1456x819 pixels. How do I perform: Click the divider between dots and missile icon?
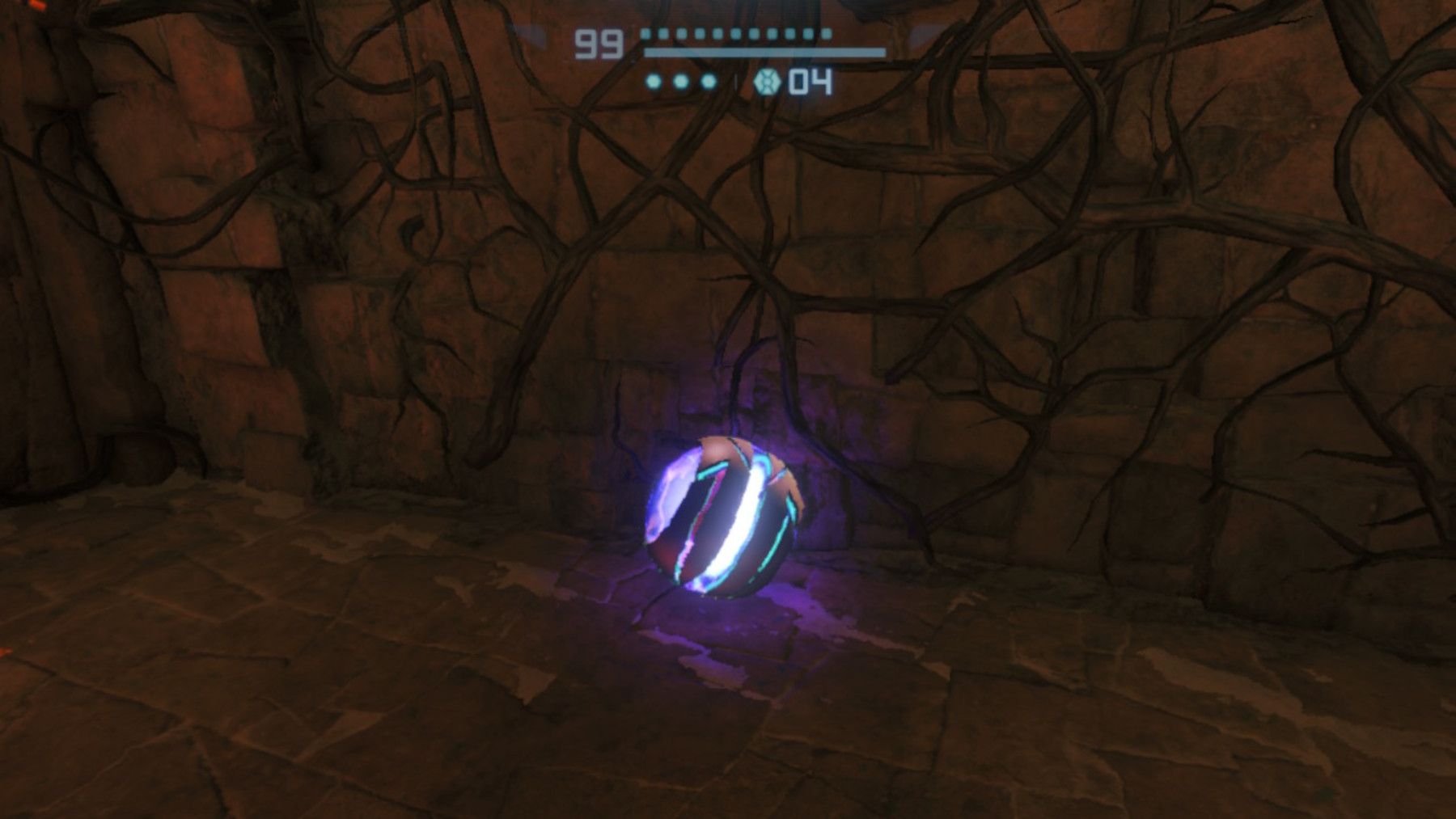tap(736, 81)
